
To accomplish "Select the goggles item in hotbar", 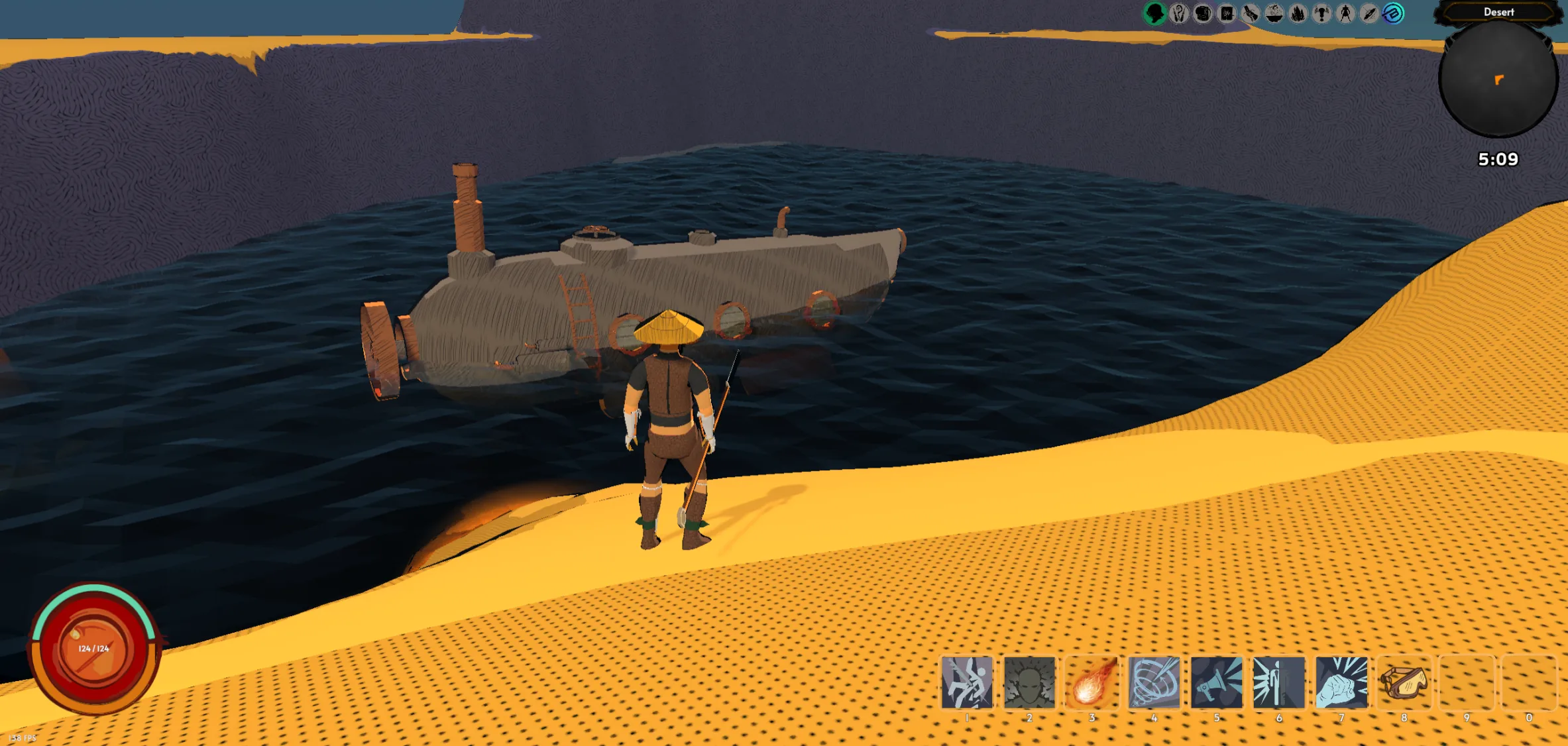I will [1404, 682].
